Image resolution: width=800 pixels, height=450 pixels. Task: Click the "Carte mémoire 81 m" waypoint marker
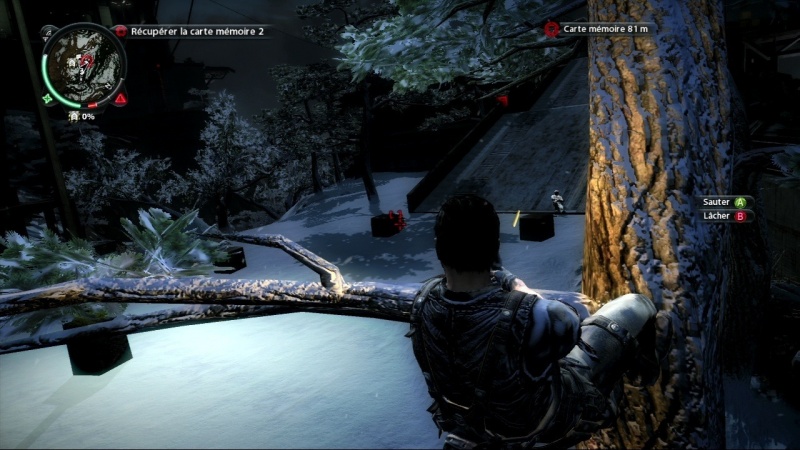click(551, 29)
